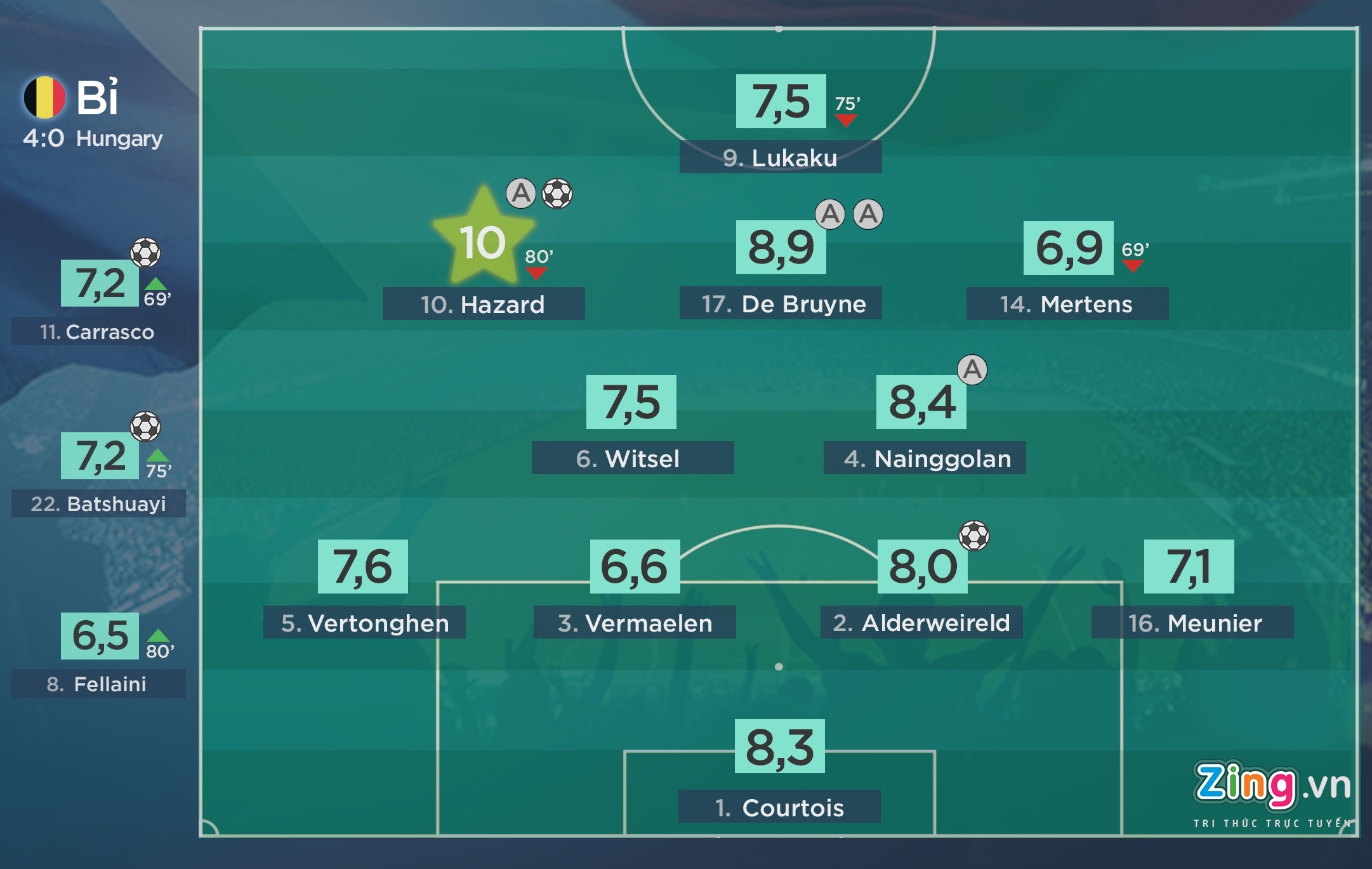Pick the 16. Meunier player label
The width and height of the screenshot is (1372, 869).
click(1192, 623)
